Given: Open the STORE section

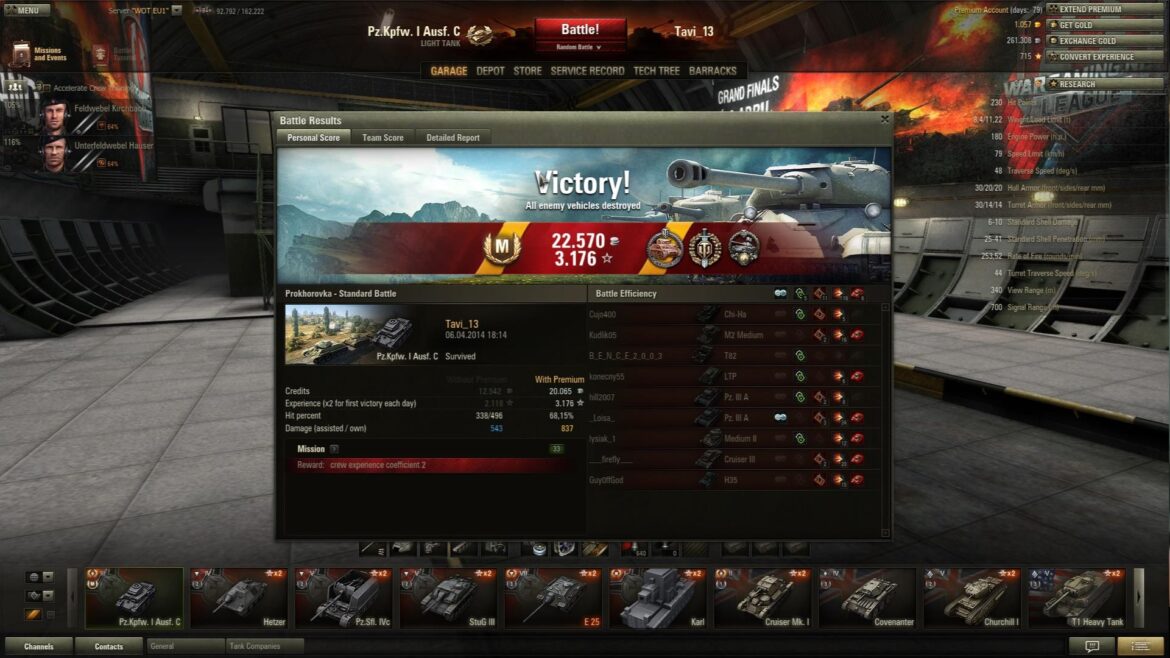Looking at the screenshot, I should tap(527, 71).
